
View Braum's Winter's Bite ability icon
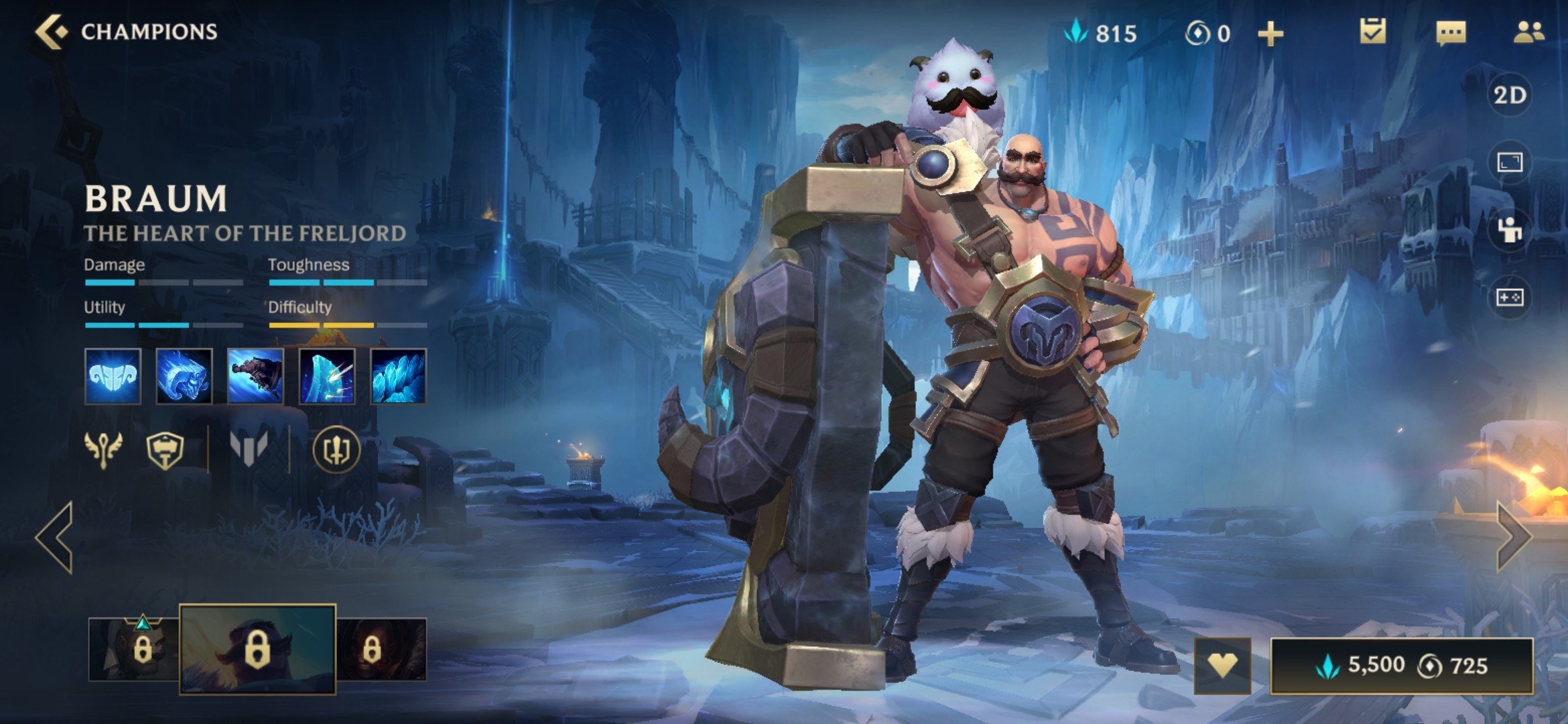184,376
